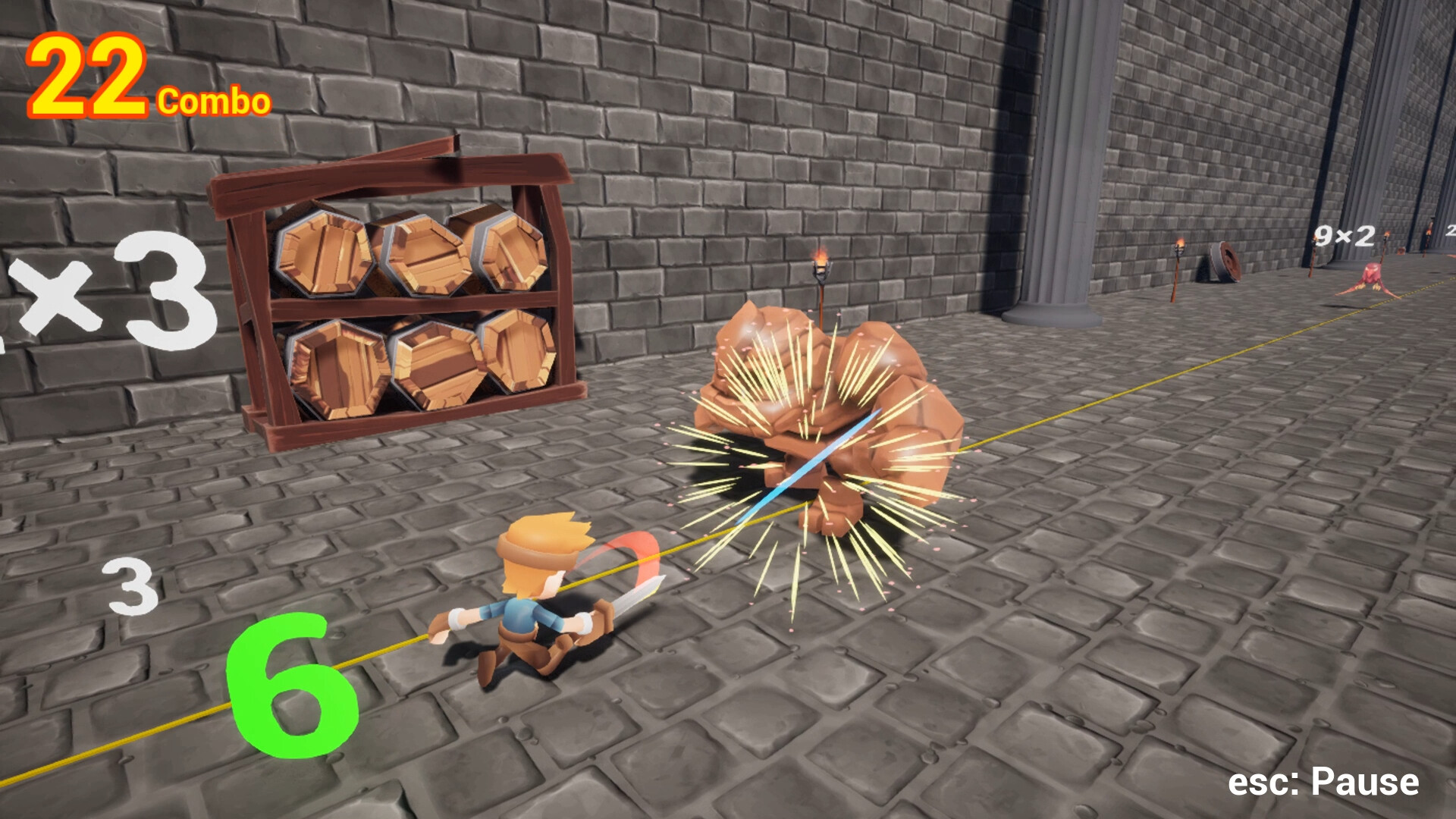Toggle the bottom-middle barrel of the rack
1456x819 pixels.
(x=436, y=364)
